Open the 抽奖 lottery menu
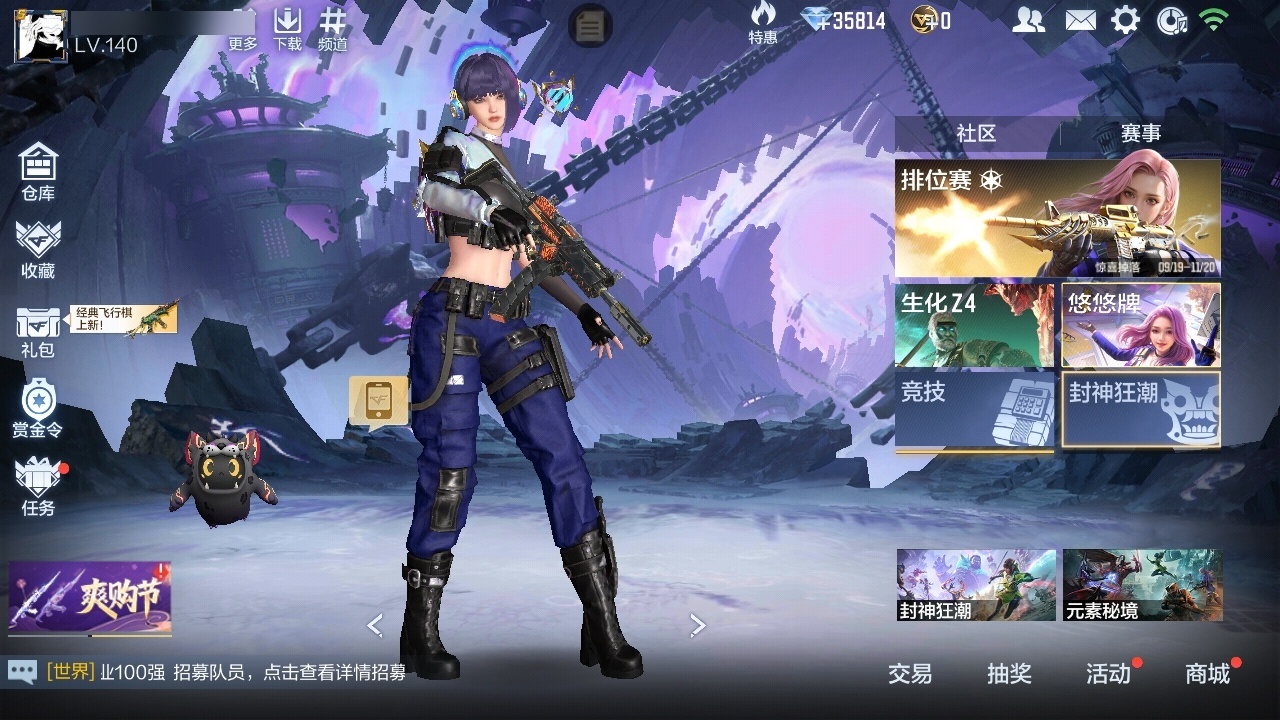The height and width of the screenshot is (720, 1280). point(1009,674)
